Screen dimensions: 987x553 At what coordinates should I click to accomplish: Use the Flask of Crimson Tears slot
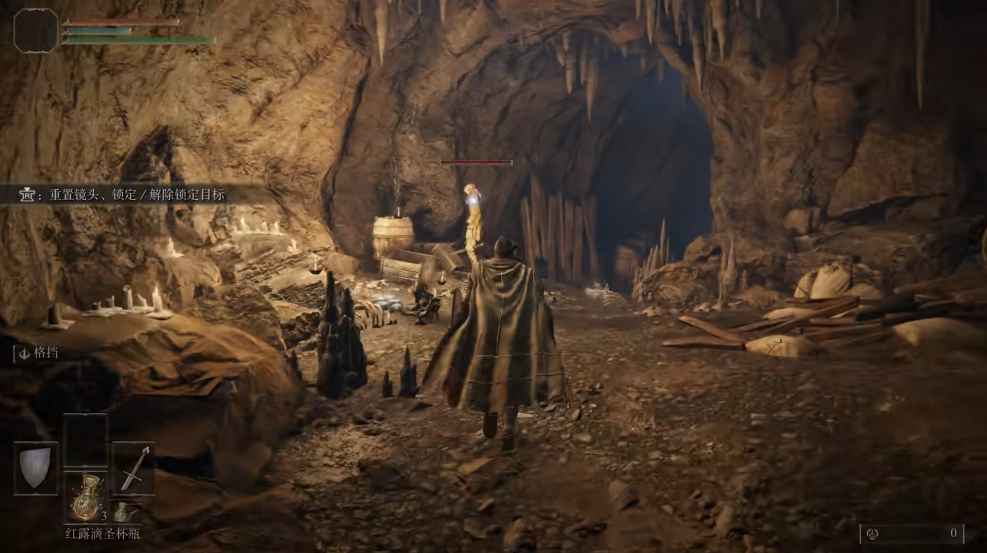coord(84,497)
